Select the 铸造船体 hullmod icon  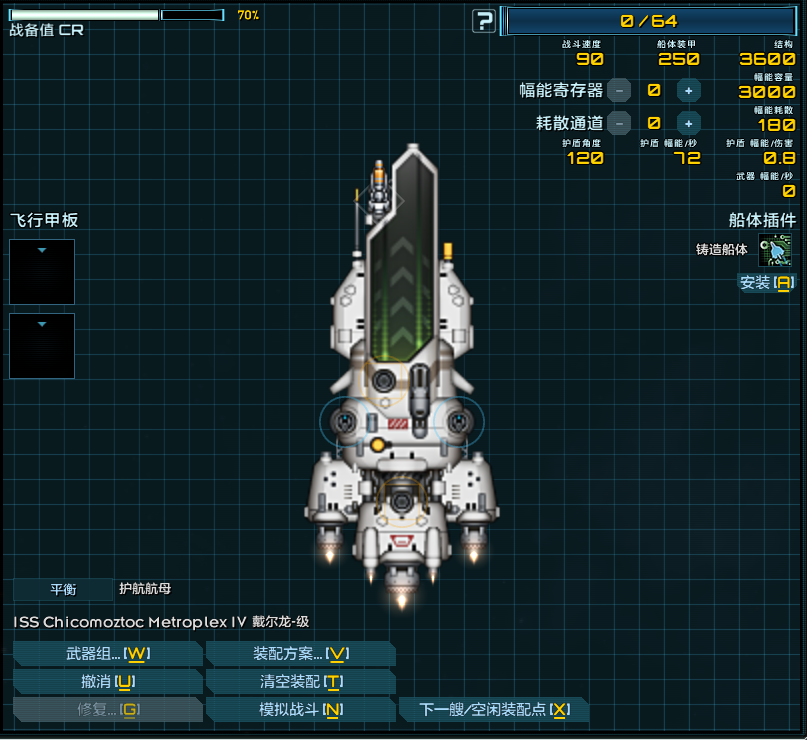click(775, 250)
